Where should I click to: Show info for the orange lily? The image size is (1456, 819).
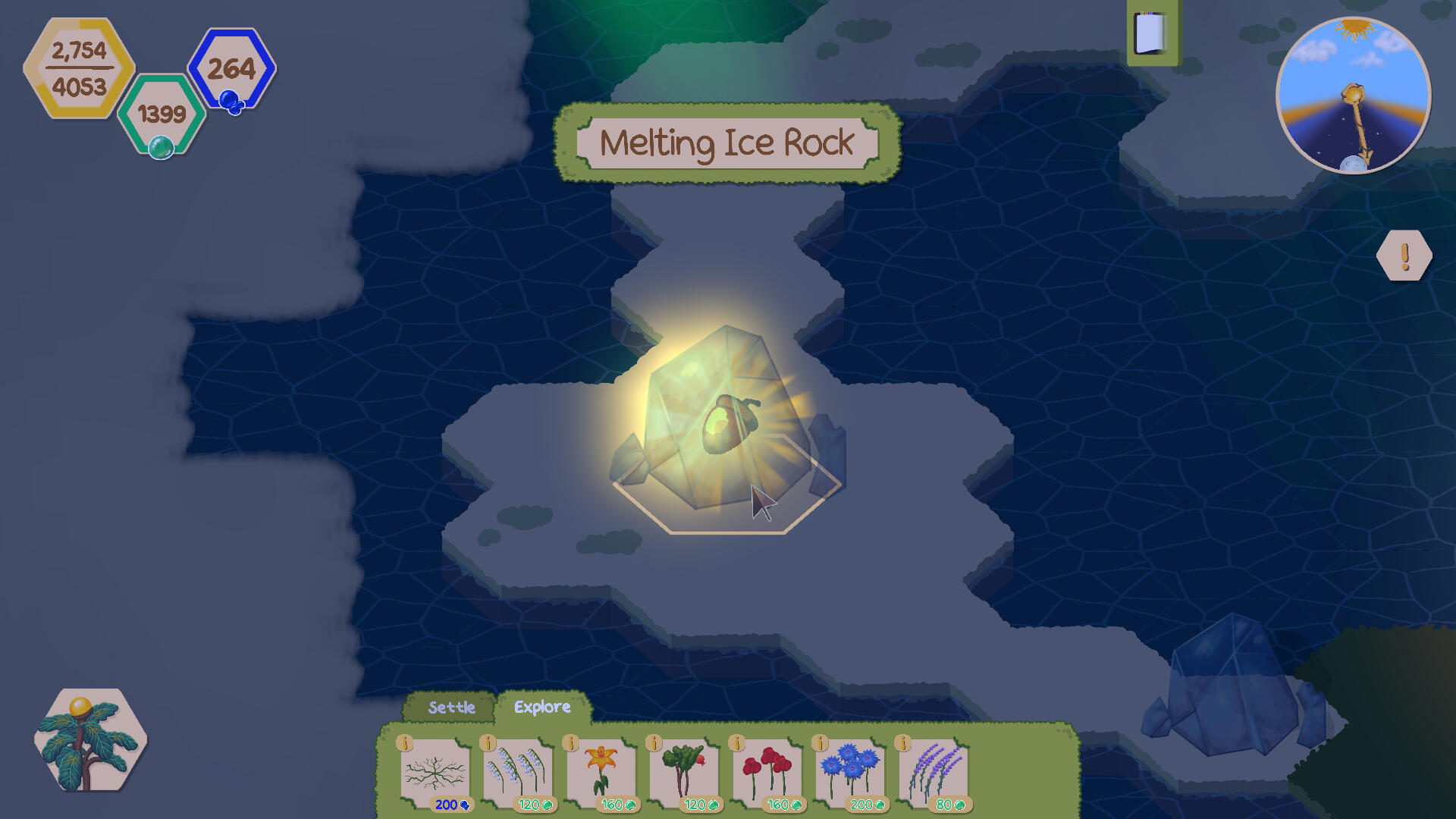[571, 743]
